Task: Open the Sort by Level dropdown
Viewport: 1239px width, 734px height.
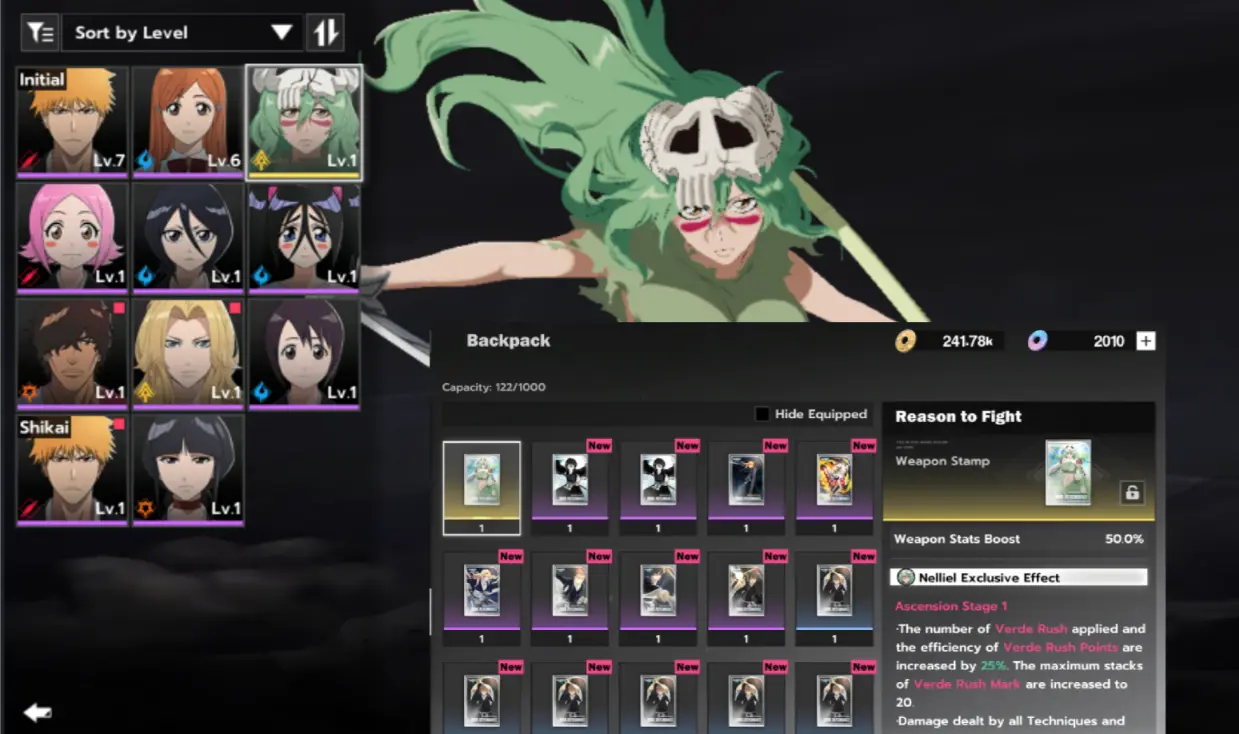Action: 182,33
